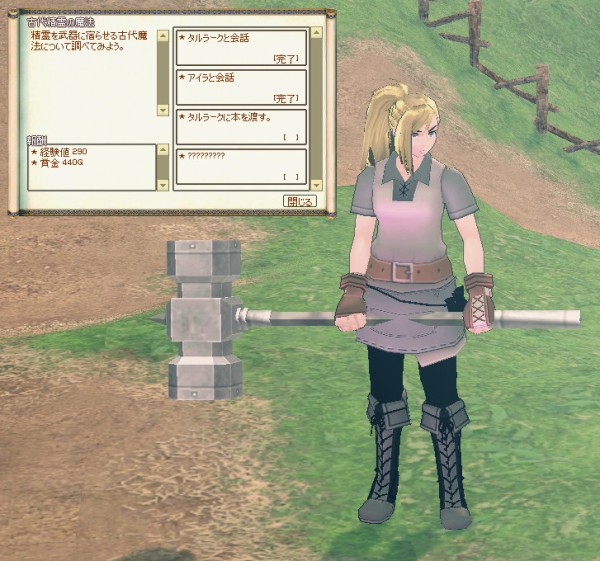Click the objective list's scroll-up arrow
Viewport: 600px width, 561px height.
click(x=317, y=34)
